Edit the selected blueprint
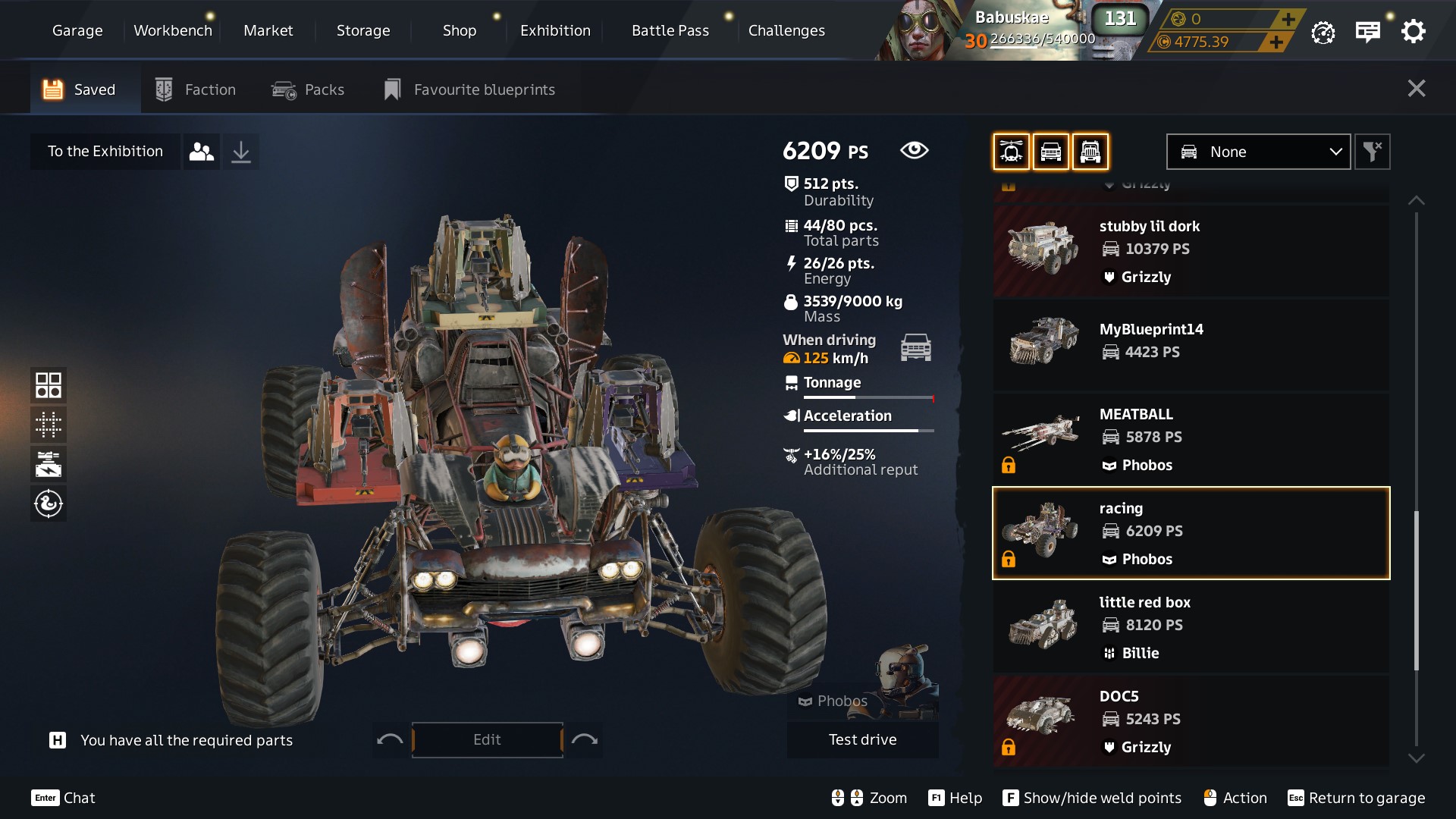Screen dimensions: 1456x819 pyautogui.click(x=487, y=739)
